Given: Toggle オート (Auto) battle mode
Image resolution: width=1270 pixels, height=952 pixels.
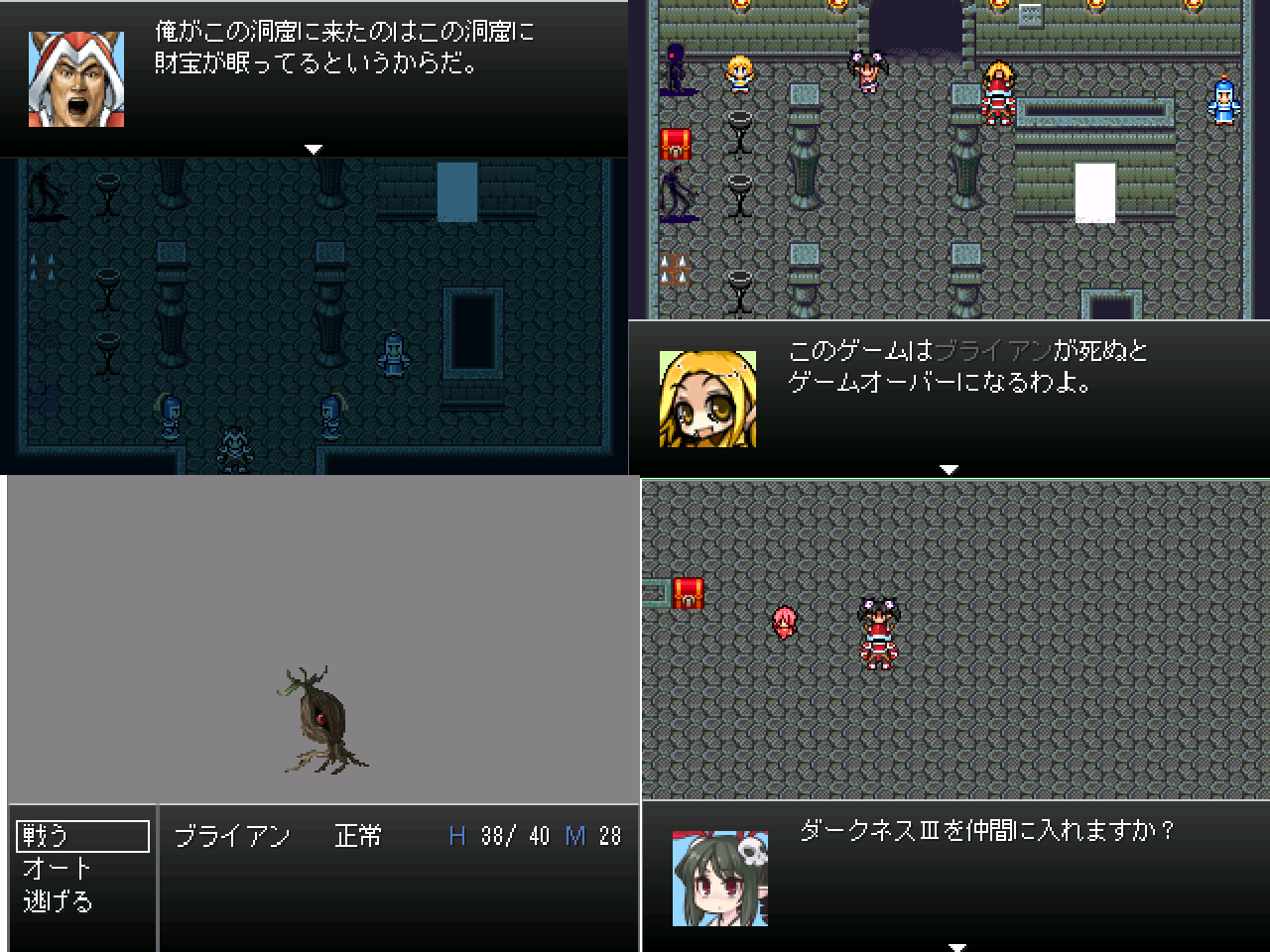Looking at the screenshot, I should click(x=55, y=867).
